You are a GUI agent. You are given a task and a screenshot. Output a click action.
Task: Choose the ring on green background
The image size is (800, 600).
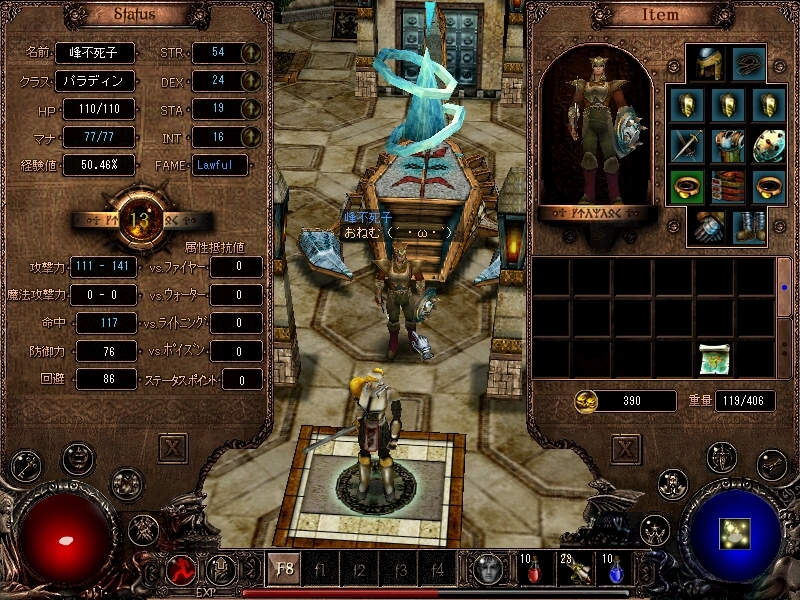coord(687,186)
